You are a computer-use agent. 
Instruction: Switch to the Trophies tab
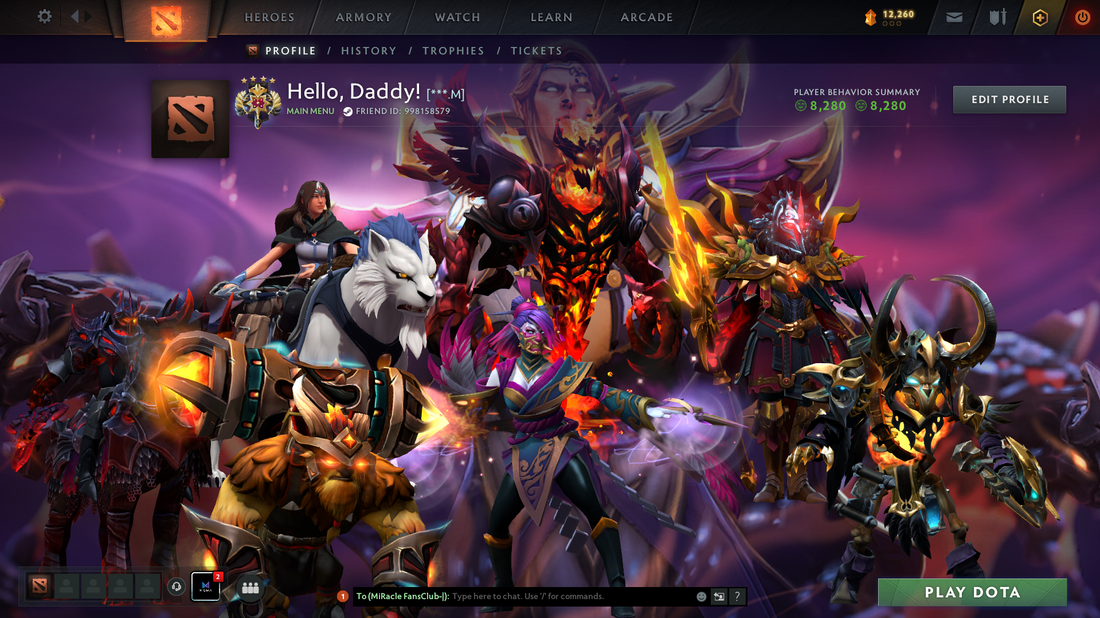point(453,51)
